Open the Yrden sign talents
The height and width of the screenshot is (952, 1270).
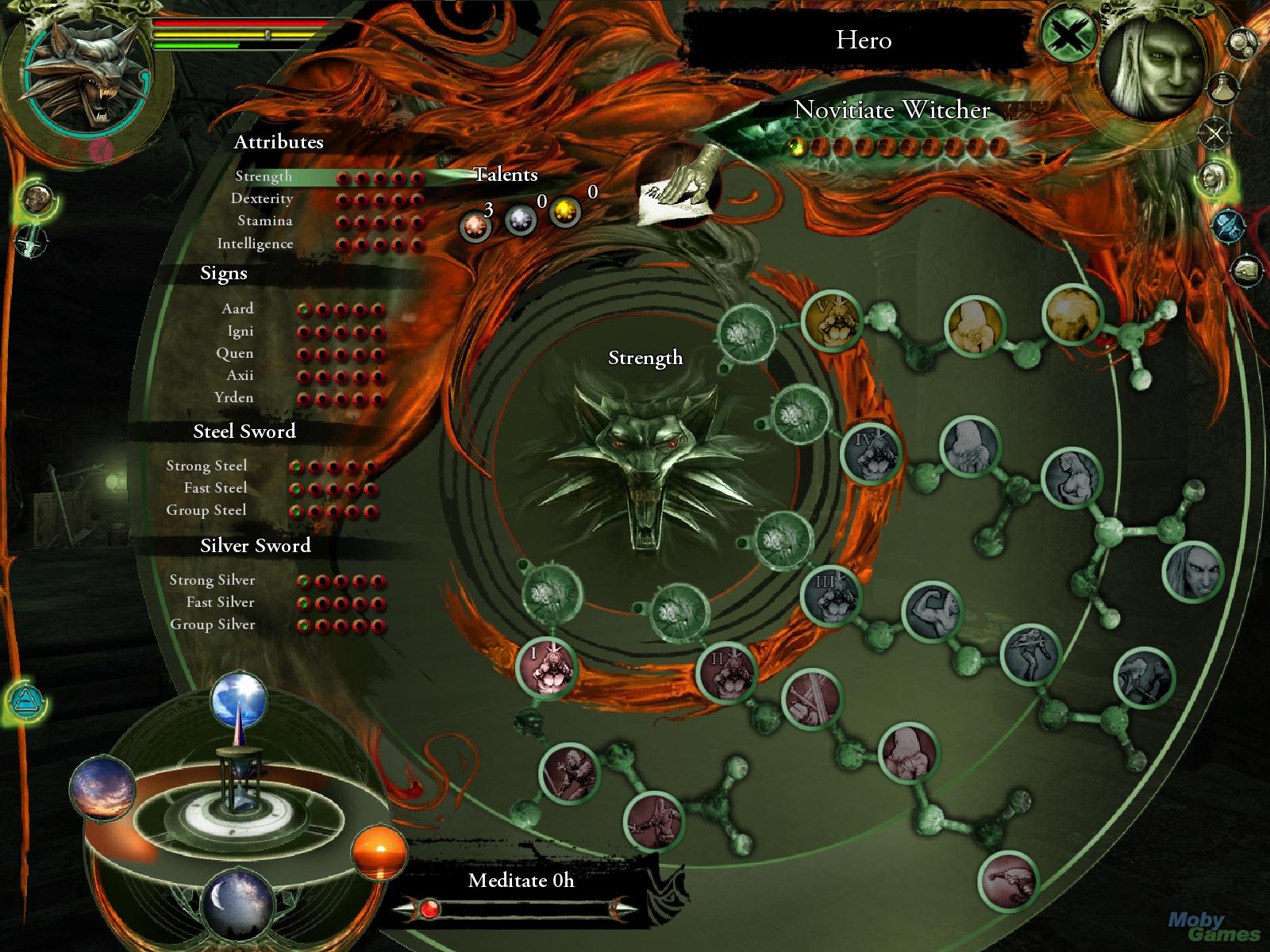click(x=234, y=398)
